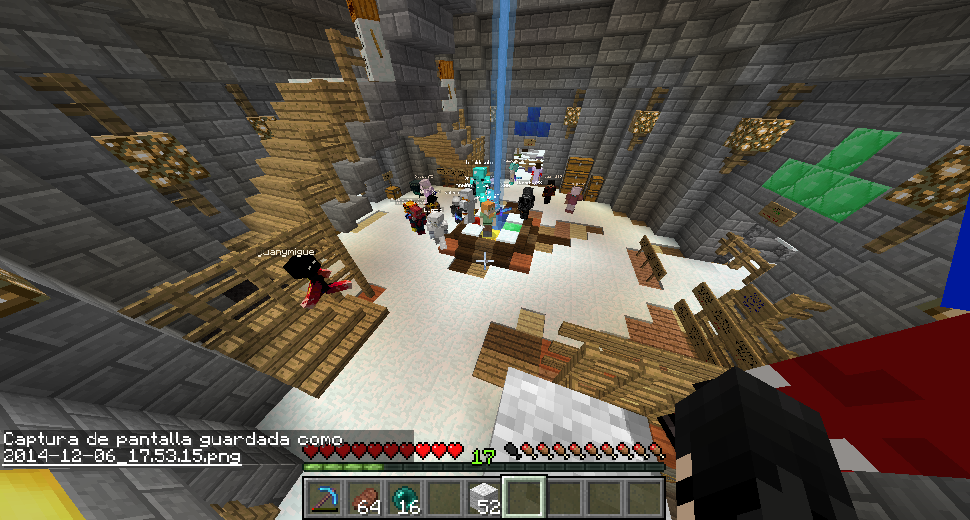Click the highlighted empty hotbar slot

click(525, 496)
